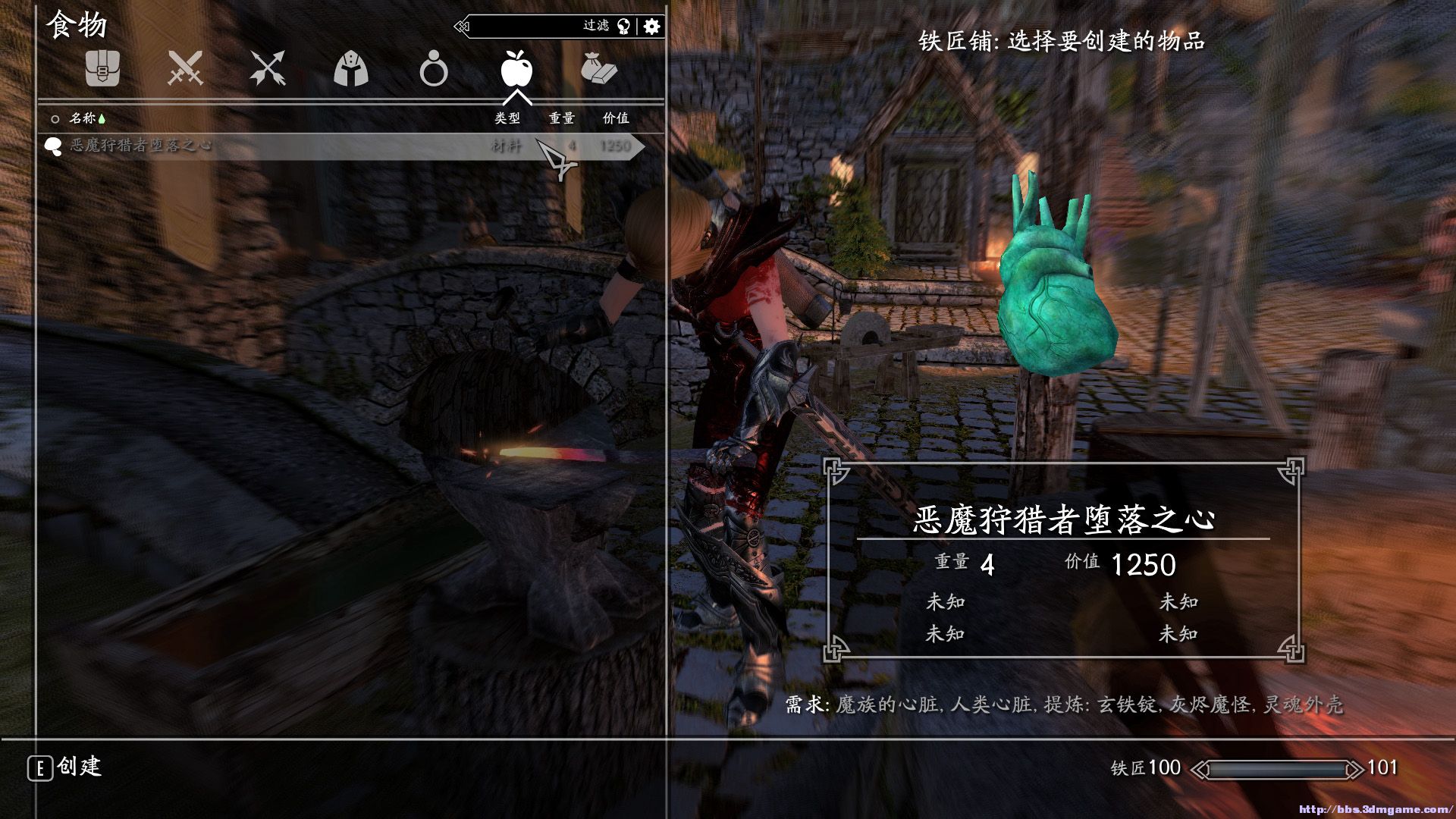Select the inventory bag category icon
The width and height of the screenshot is (1456, 819).
pyautogui.click(x=104, y=69)
